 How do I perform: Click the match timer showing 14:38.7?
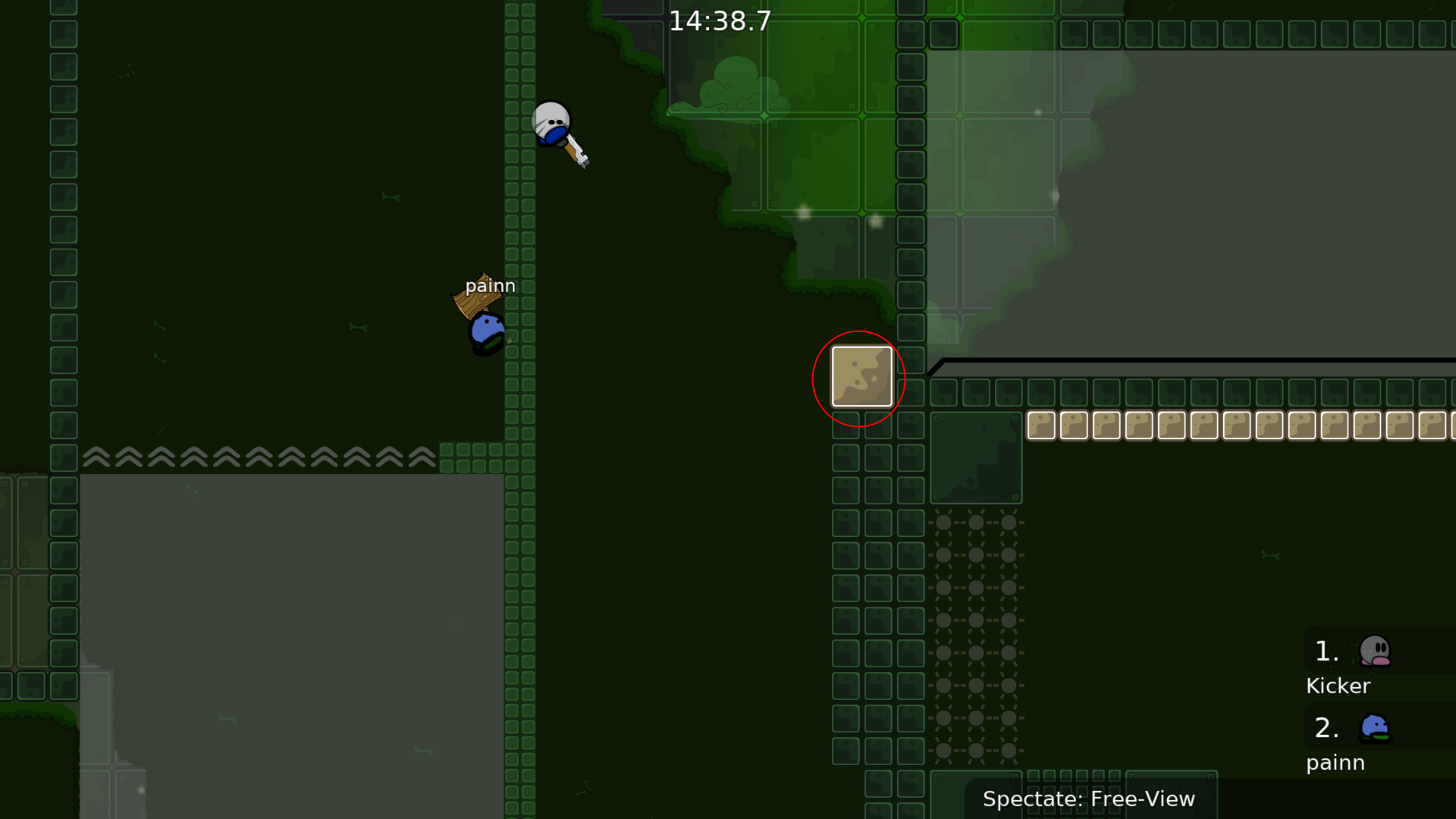[719, 21]
